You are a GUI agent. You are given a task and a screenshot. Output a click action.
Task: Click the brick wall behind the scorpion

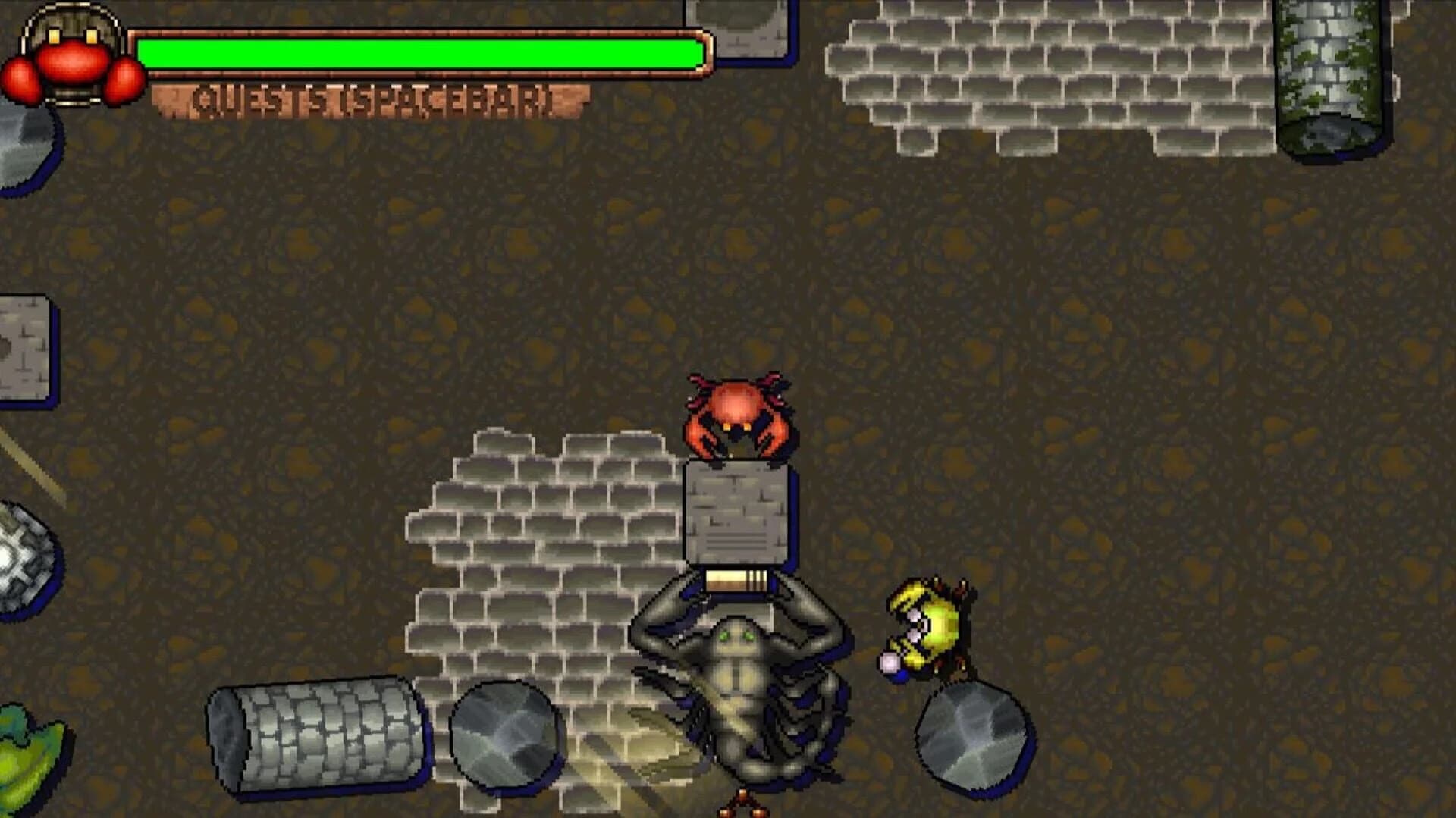tap(531, 569)
